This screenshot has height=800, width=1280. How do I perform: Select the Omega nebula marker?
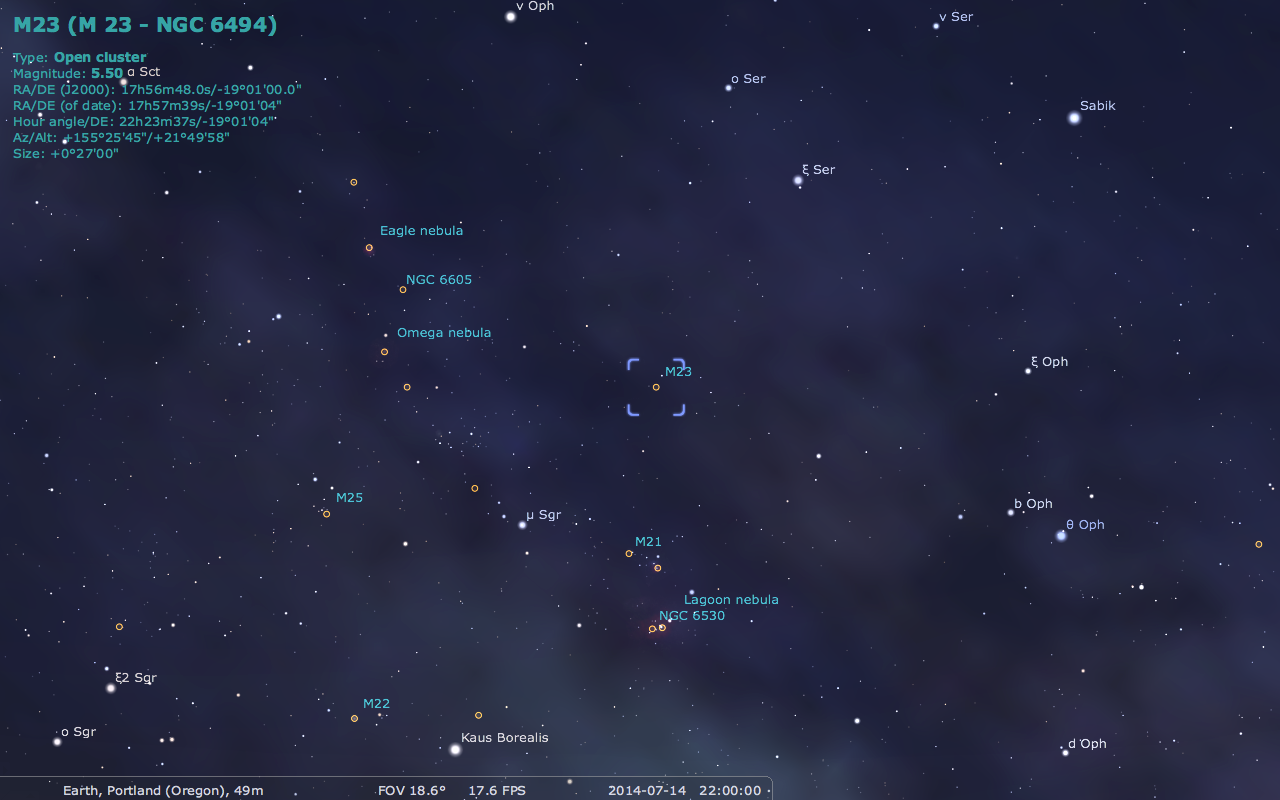[385, 351]
